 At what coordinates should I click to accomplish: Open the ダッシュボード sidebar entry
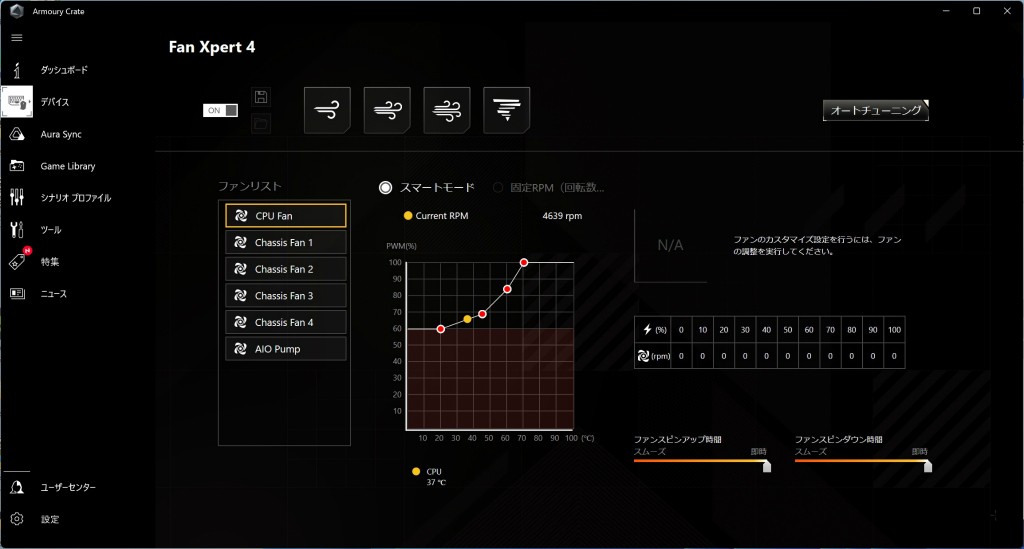pos(63,70)
